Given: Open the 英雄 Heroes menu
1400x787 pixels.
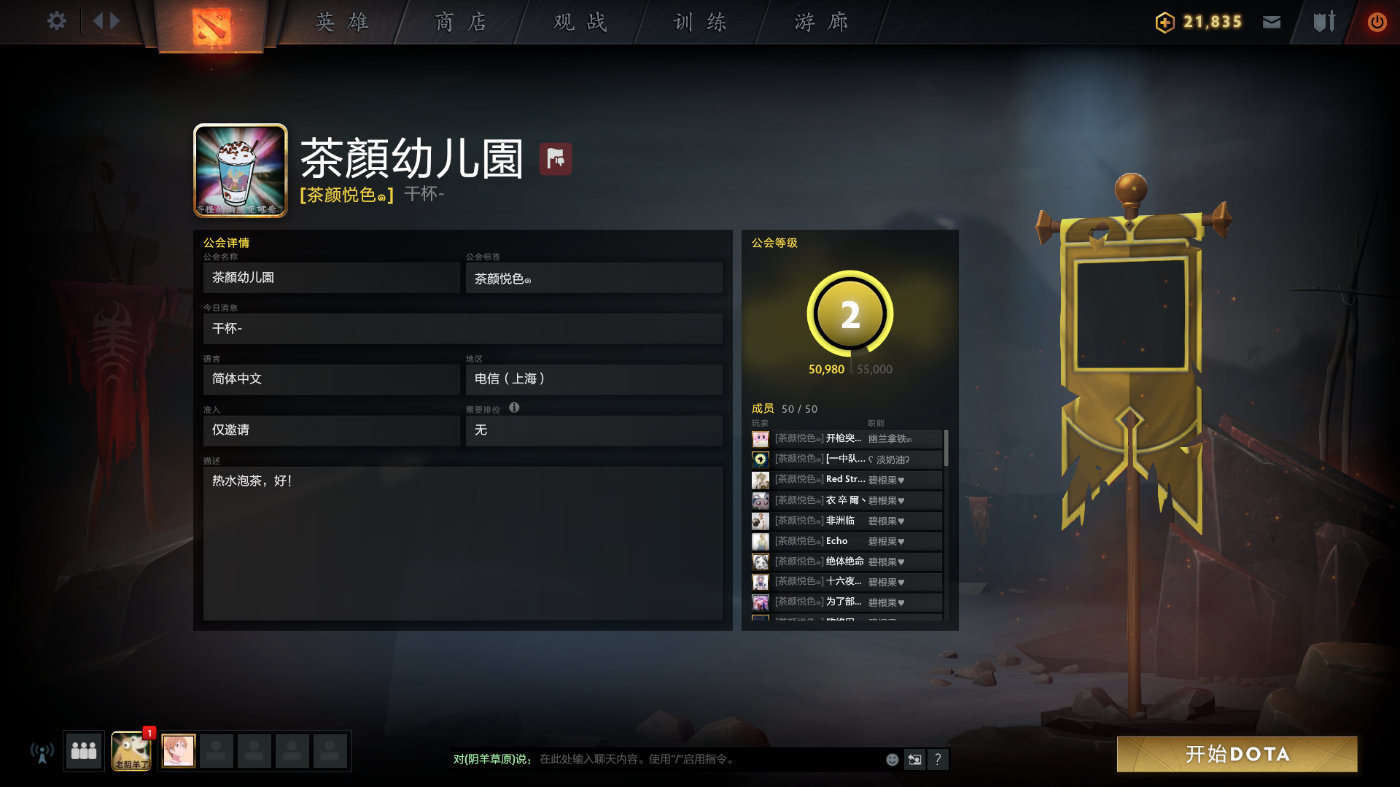Looking at the screenshot, I should tap(345, 21).
